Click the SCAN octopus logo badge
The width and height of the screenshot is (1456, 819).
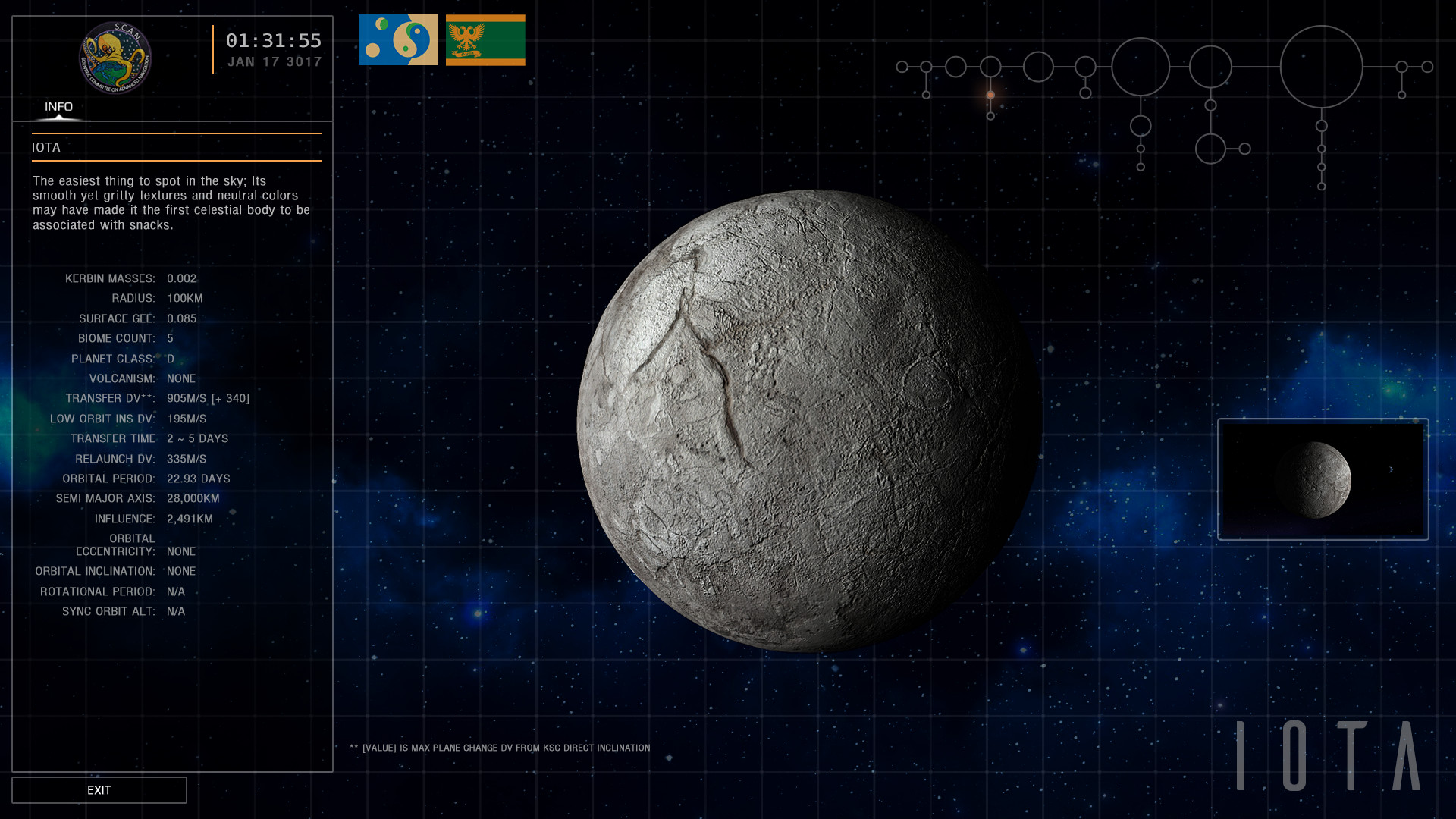click(115, 58)
